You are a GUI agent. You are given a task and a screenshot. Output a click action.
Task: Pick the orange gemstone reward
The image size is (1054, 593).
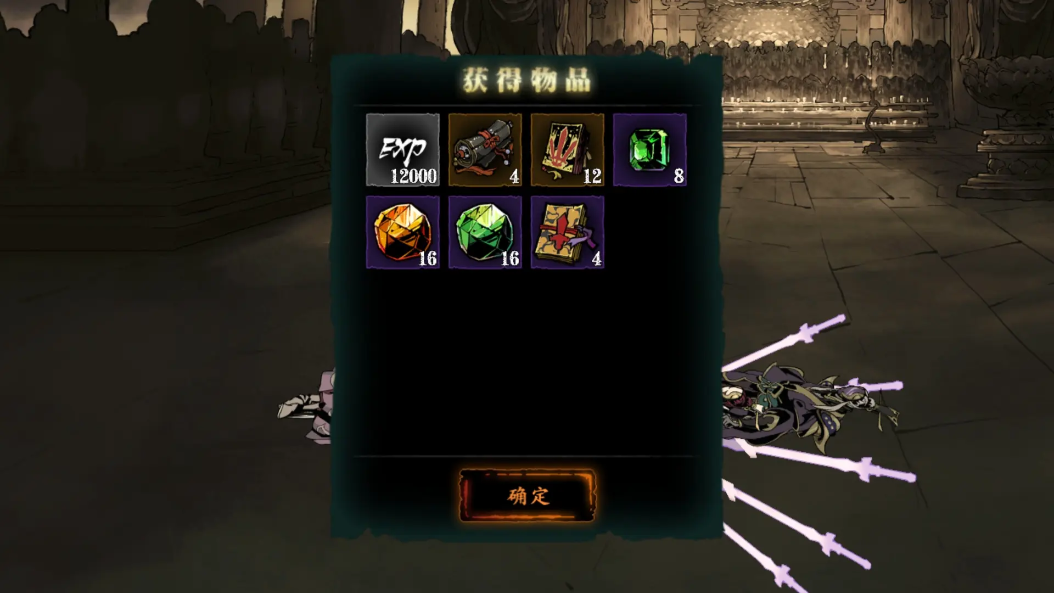tap(402, 232)
